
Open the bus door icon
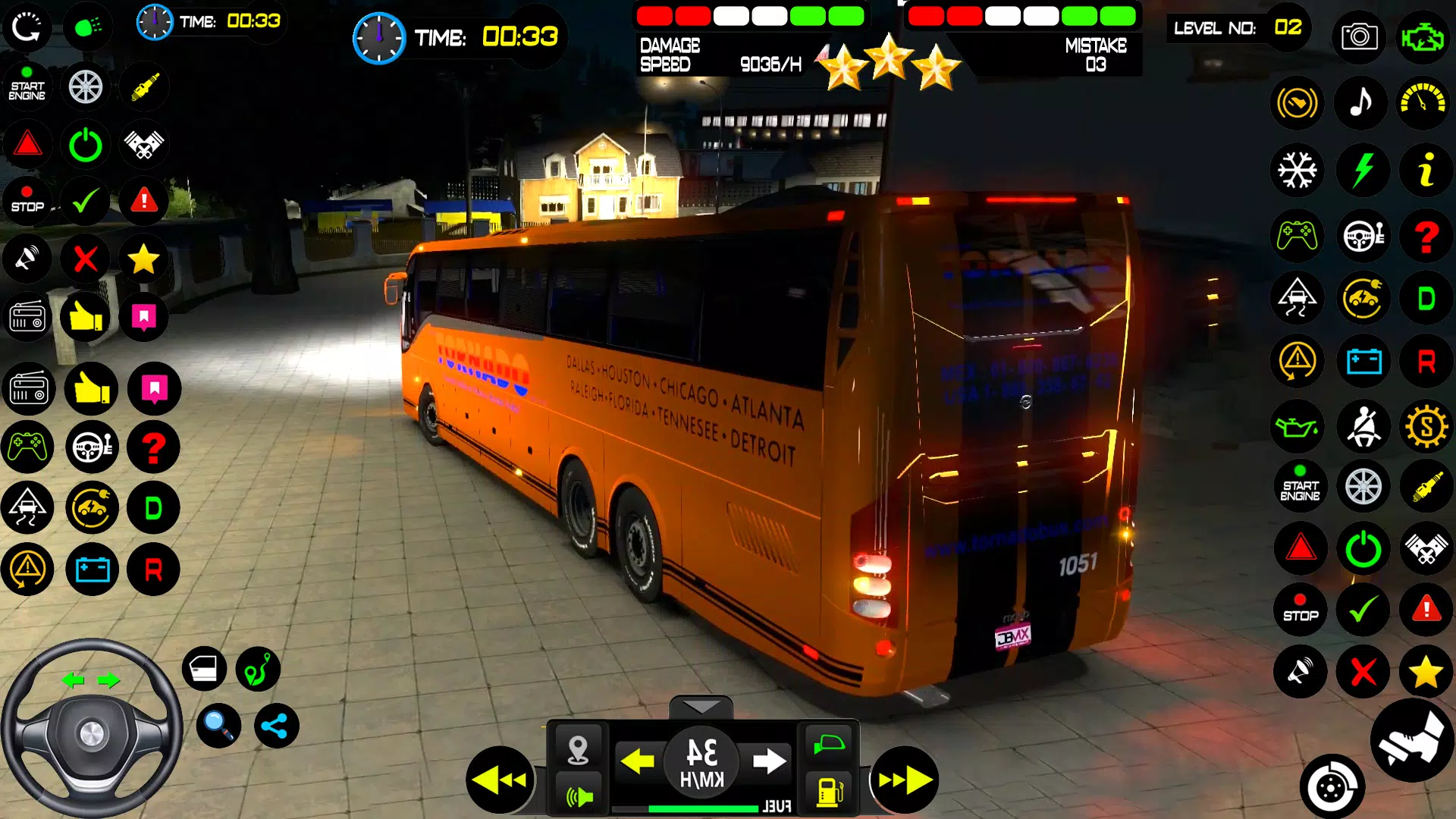click(204, 669)
